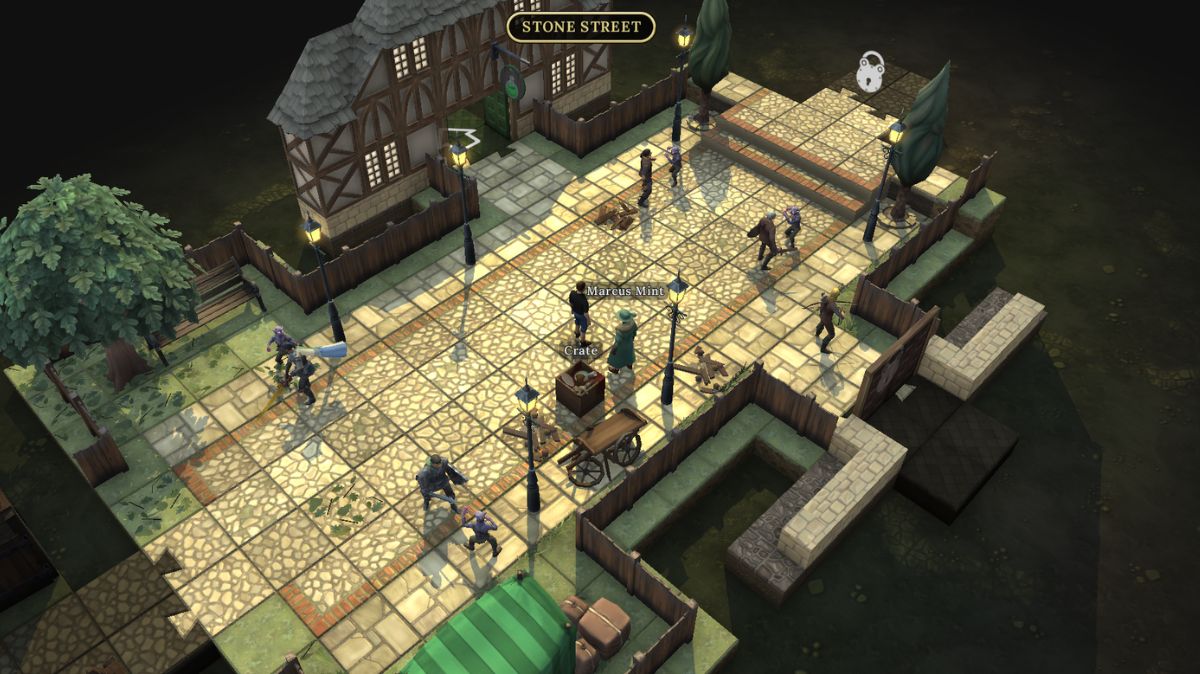The width and height of the screenshot is (1200, 674).
Task: Choose the Marcus Mint name label
Action: click(x=625, y=291)
